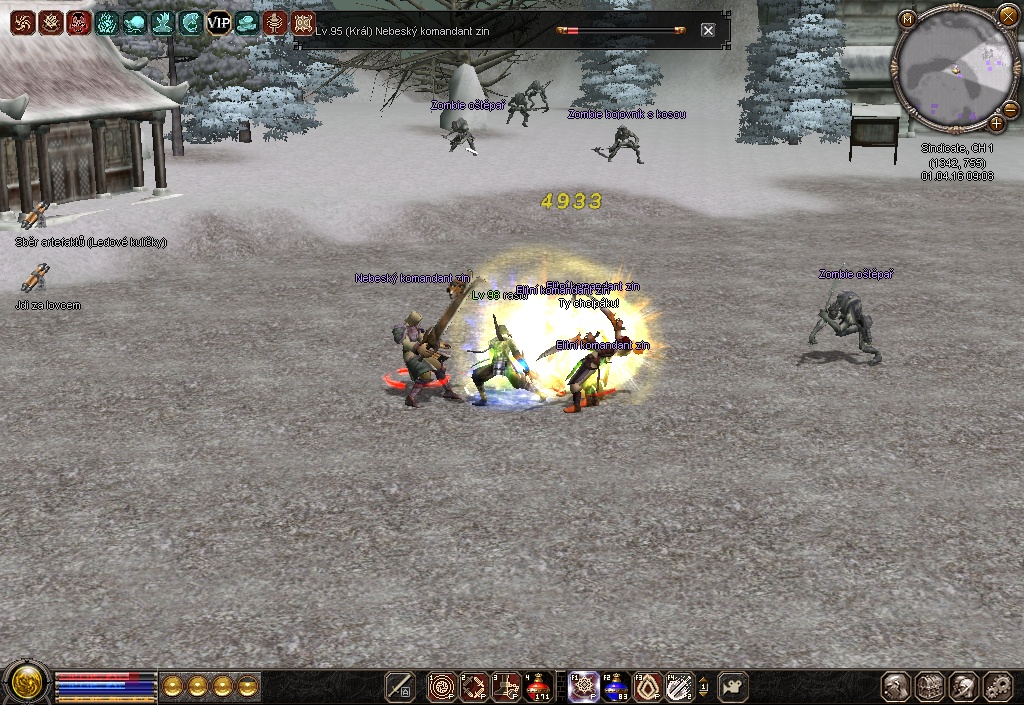Open the large map with the M button

click(907, 18)
